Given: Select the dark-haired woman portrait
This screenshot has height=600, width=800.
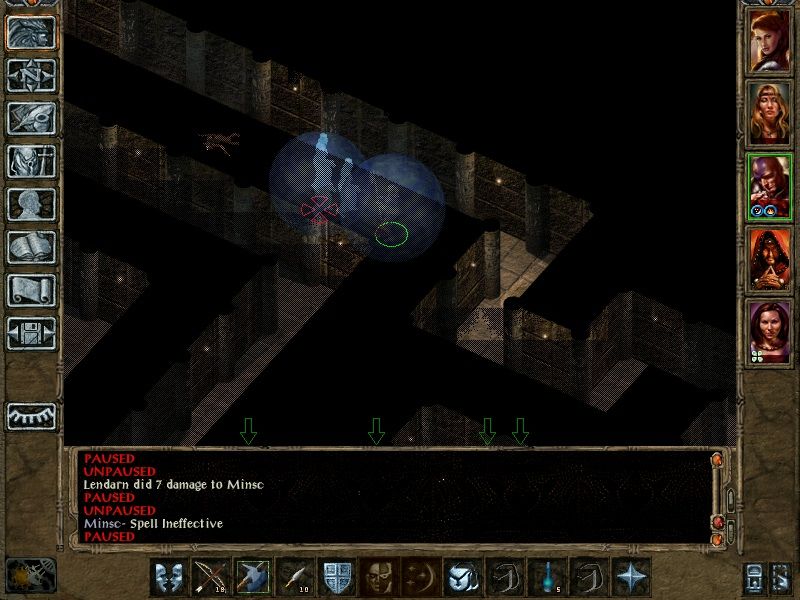Looking at the screenshot, I should click(x=769, y=331).
